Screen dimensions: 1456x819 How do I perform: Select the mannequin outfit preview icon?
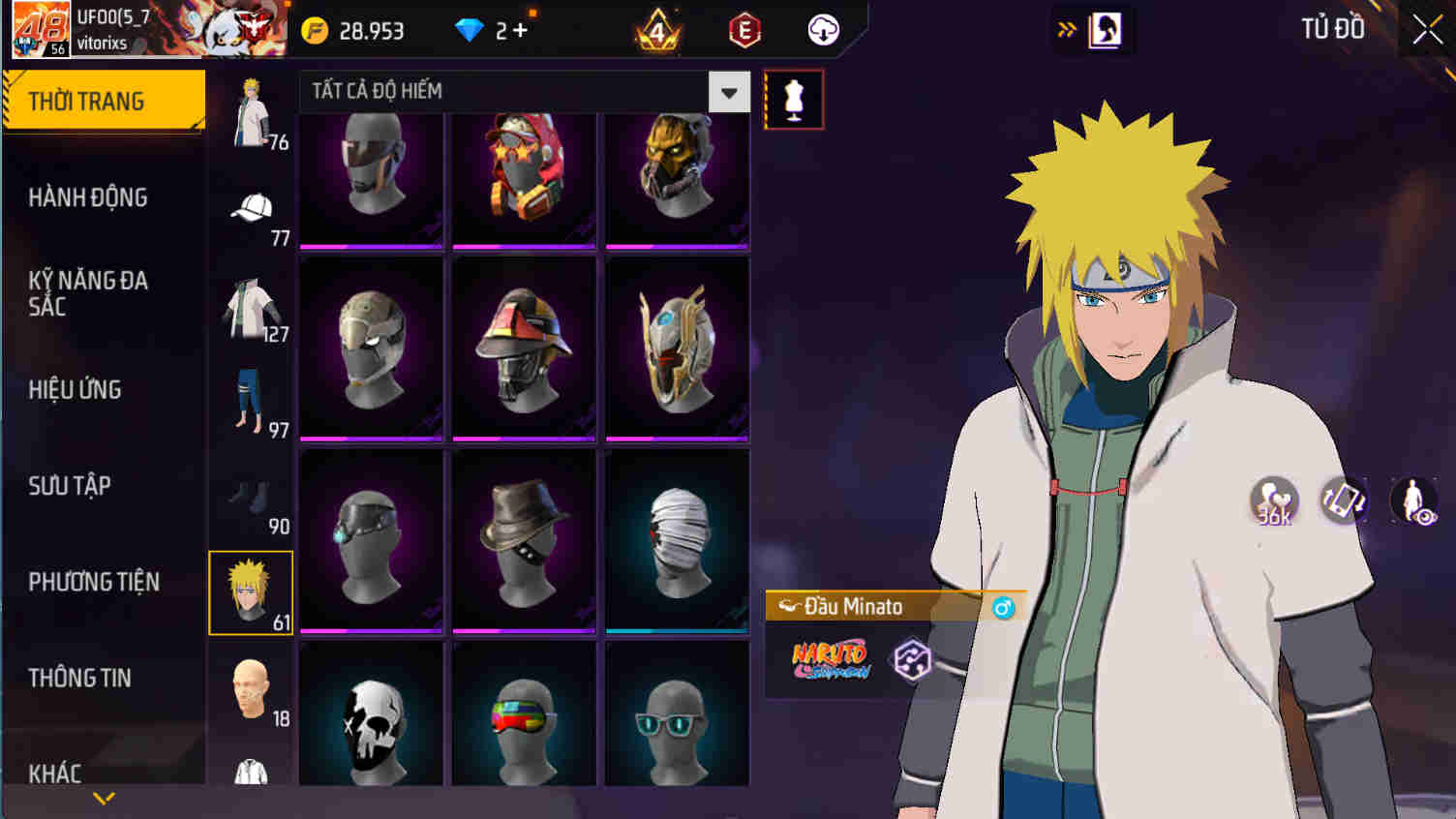pos(794,98)
